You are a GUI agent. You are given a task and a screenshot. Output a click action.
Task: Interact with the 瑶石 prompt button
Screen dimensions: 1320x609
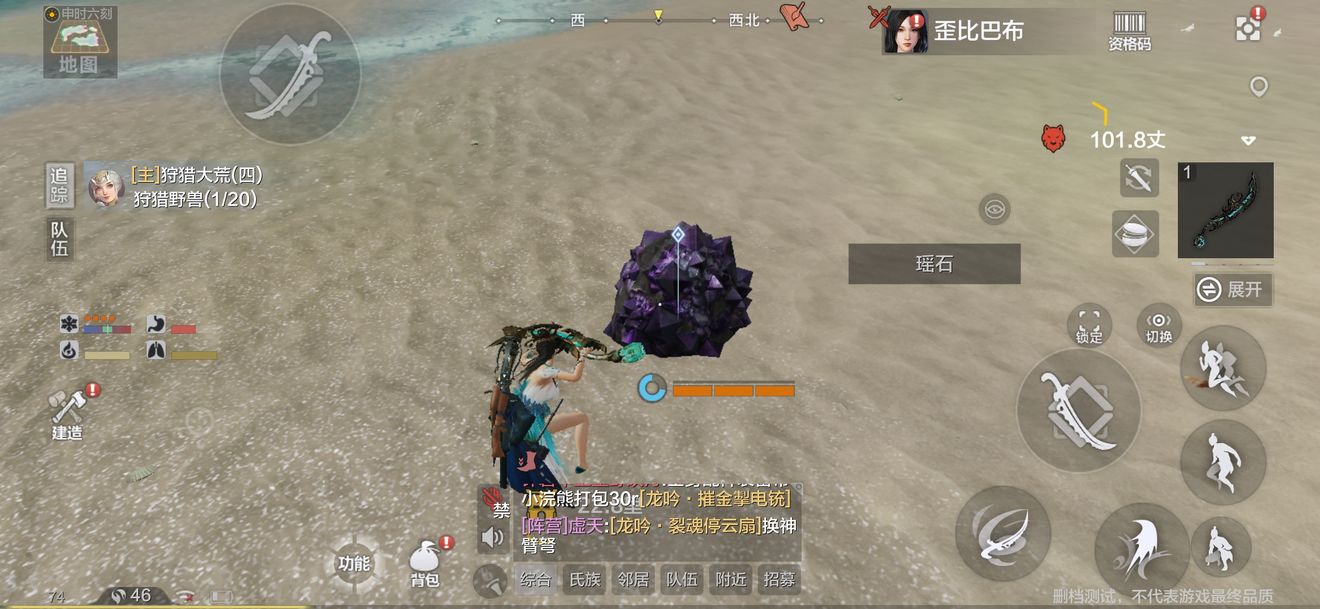click(x=934, y=264)
